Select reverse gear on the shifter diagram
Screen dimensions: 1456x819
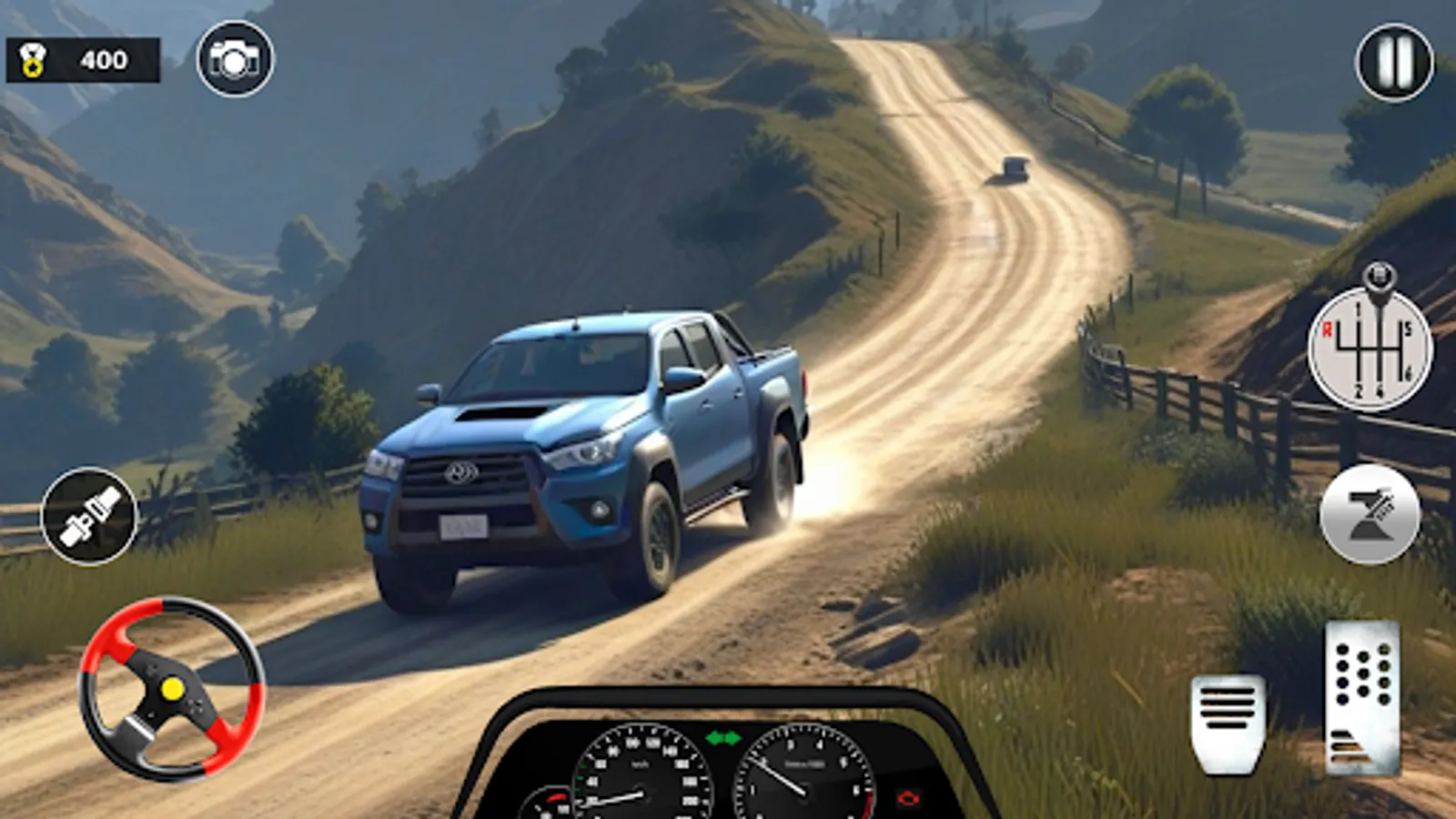tap(1328, 329)
